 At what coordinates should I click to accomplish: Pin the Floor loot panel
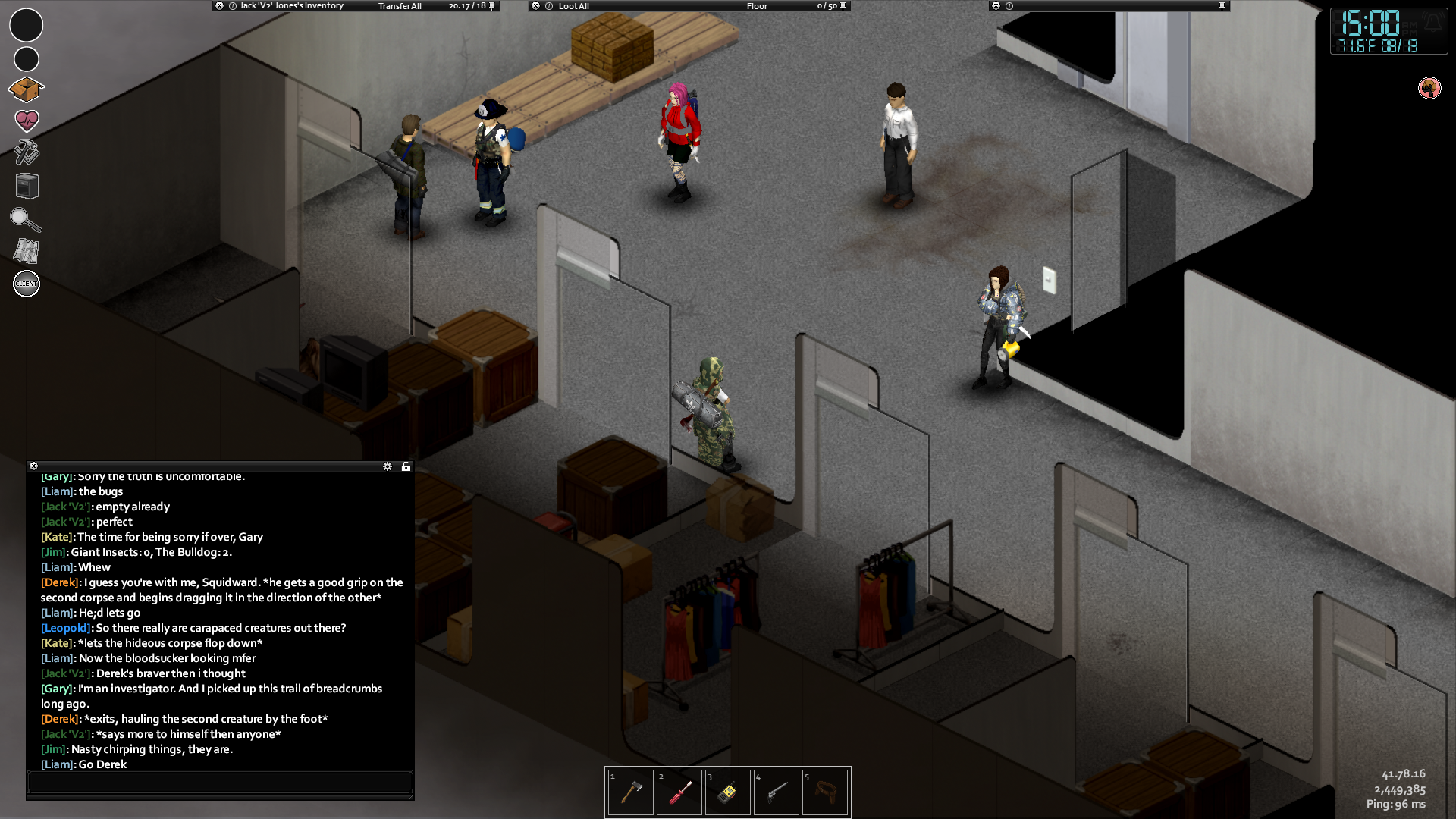843,6
